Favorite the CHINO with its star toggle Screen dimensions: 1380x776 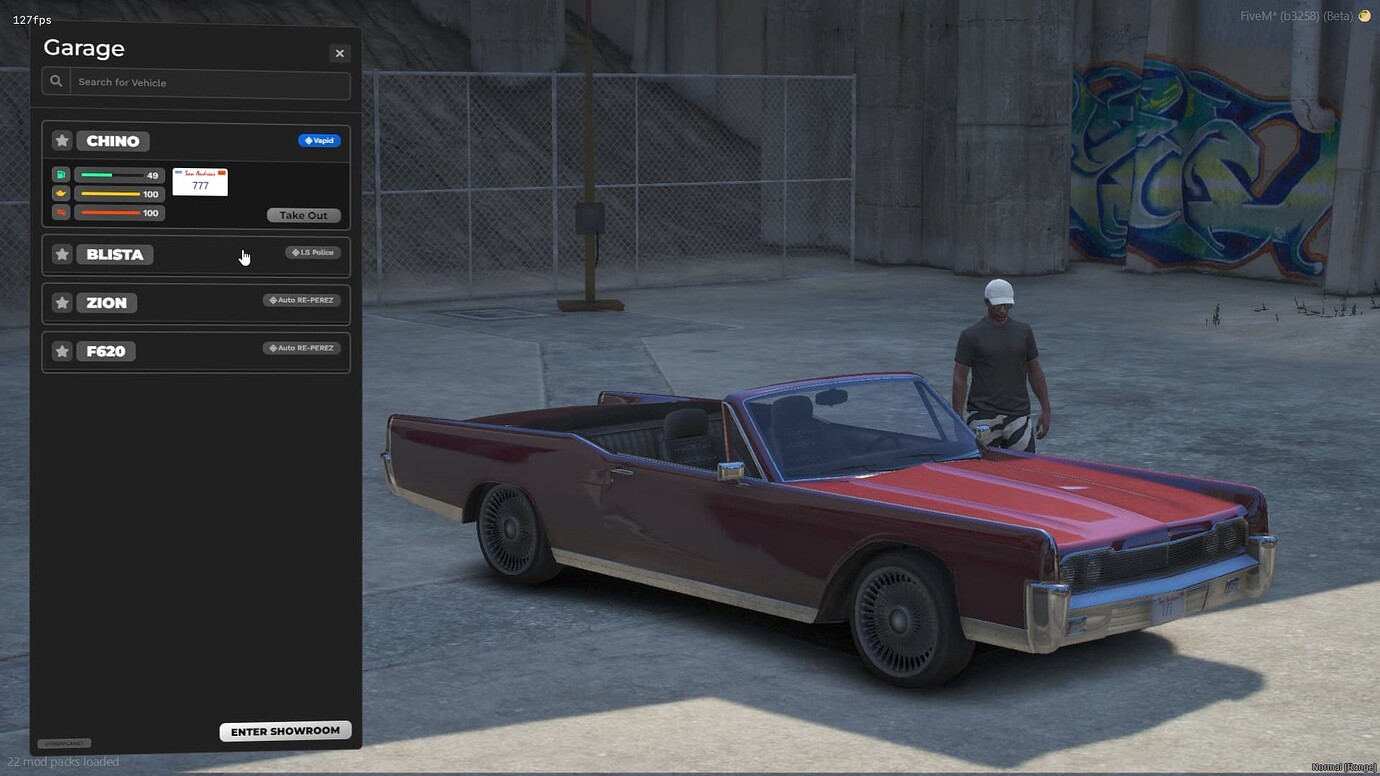pos(61,140)
